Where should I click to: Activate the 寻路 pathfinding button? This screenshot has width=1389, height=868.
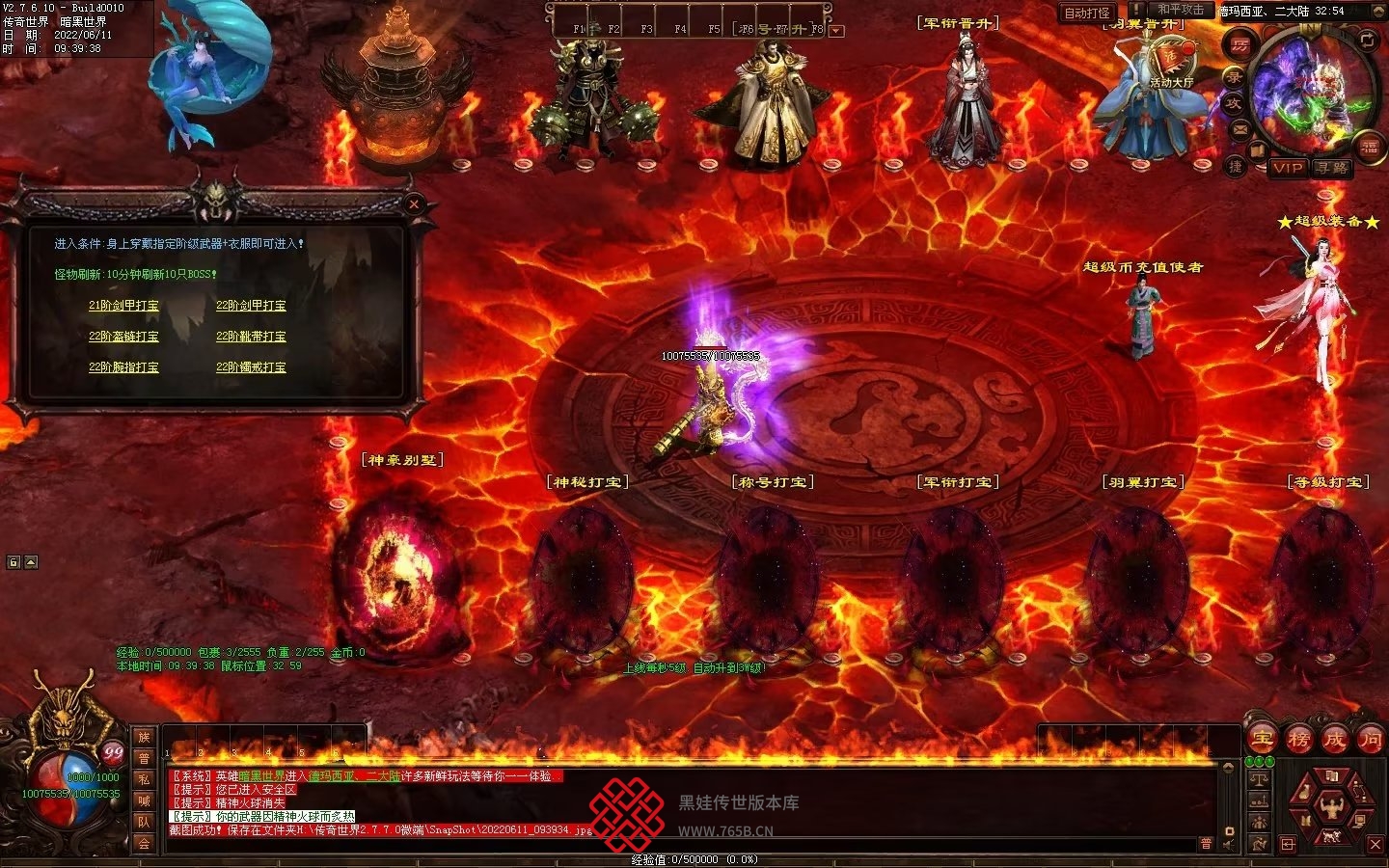(x=1332, y=168)
